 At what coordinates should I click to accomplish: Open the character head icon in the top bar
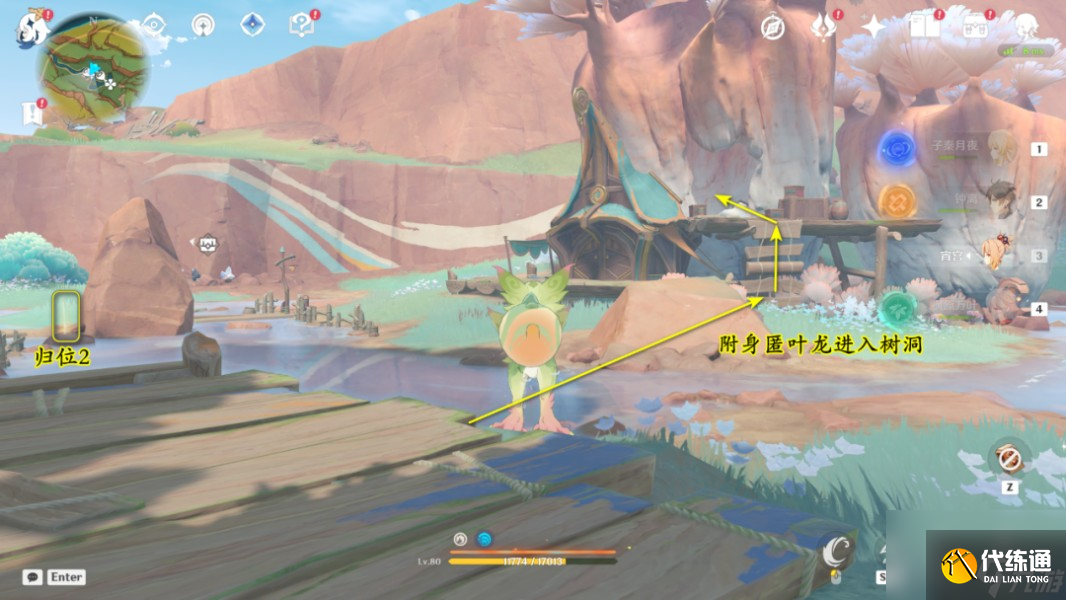(x=1027, y=27)
